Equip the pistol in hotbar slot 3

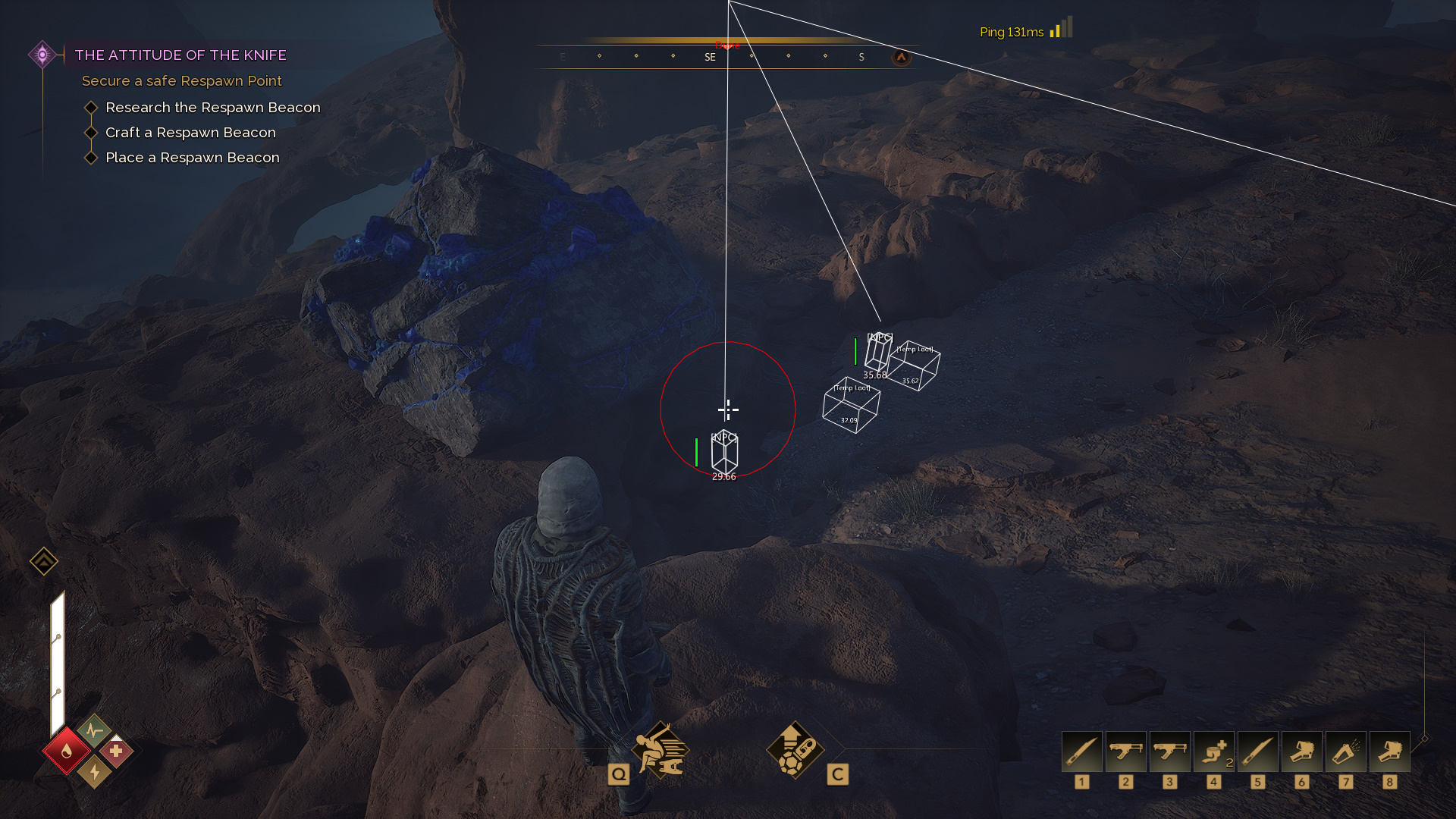click(x=1169, y=752)
